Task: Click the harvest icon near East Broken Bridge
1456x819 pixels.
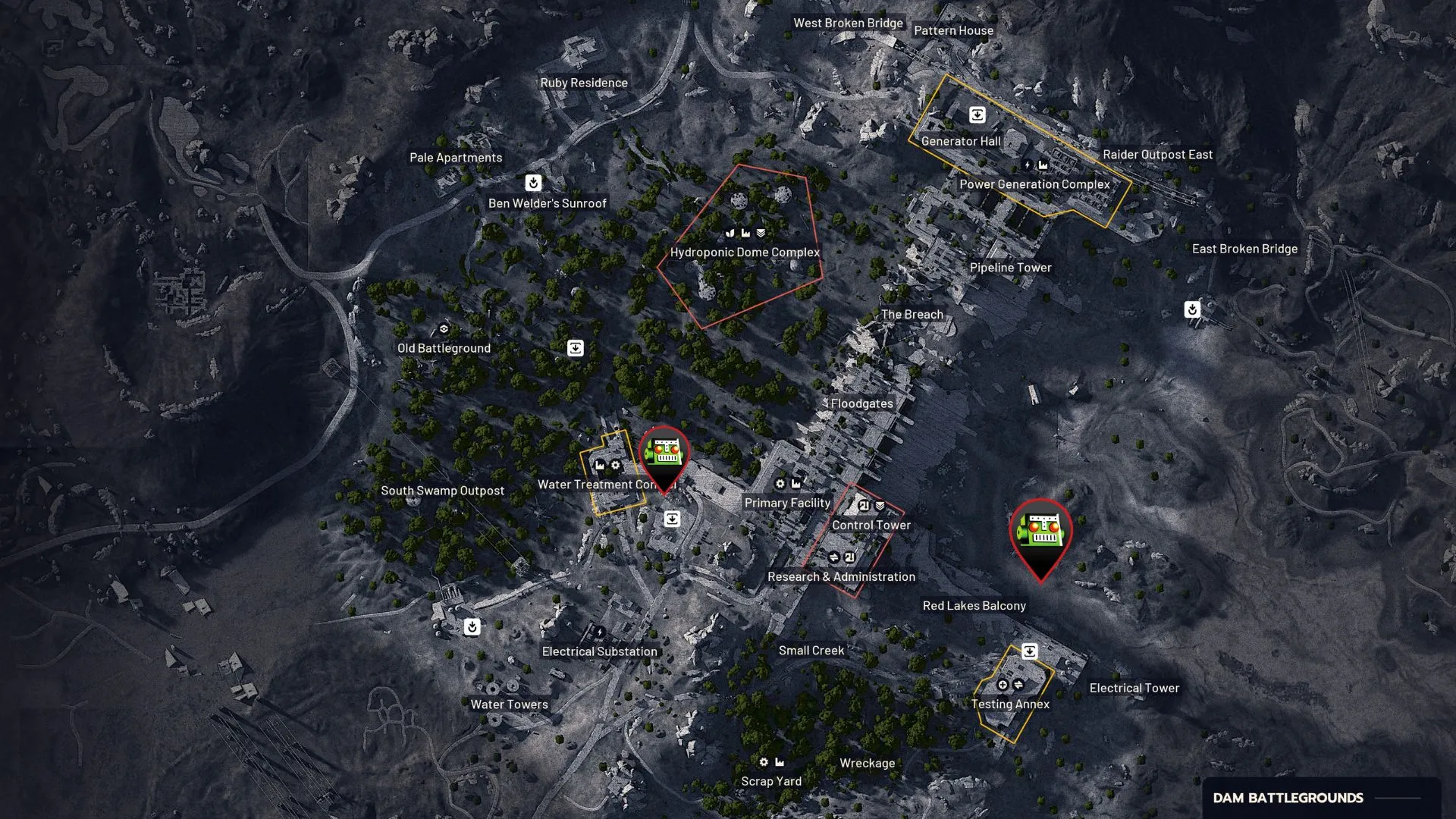Action: pyautogui.click(x=1191, y=309)
